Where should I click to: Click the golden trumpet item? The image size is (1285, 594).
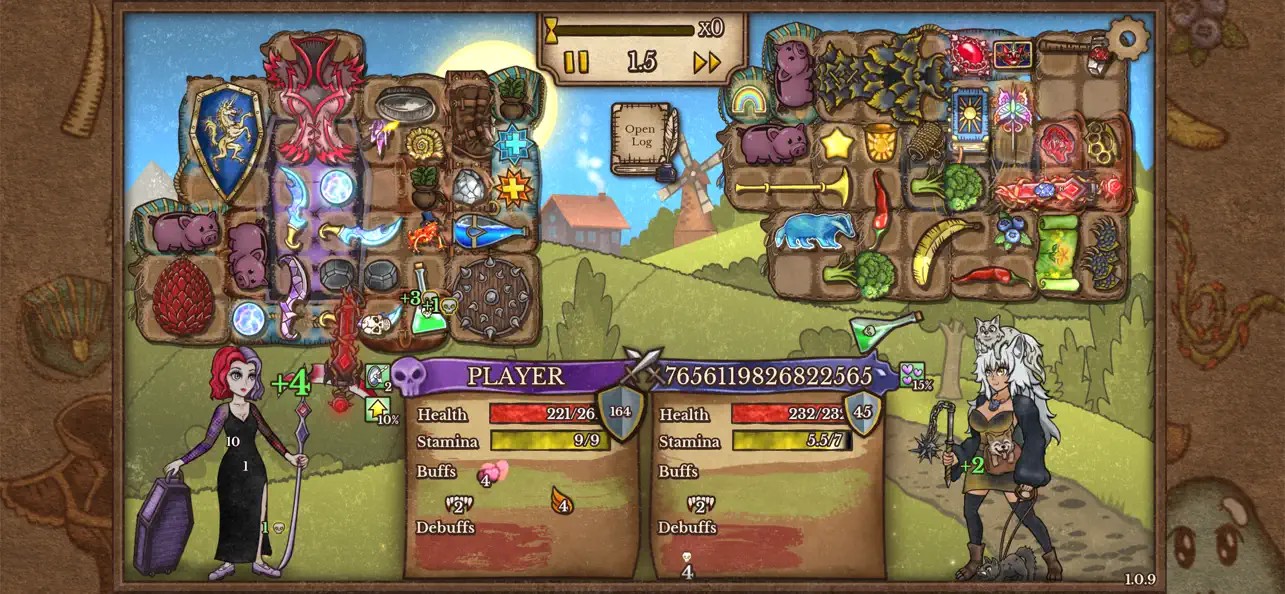(794, 187)
